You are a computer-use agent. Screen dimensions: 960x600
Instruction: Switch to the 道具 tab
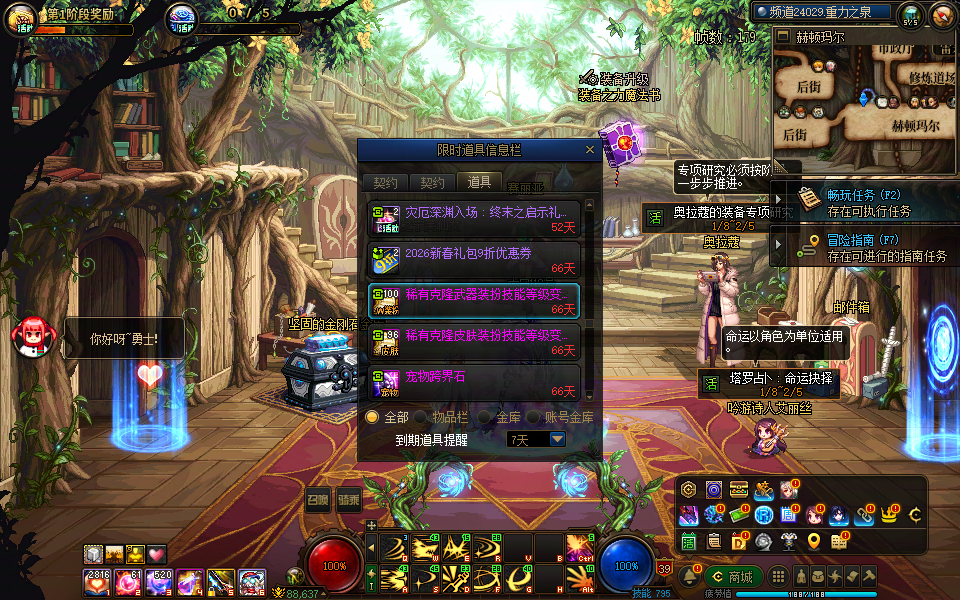(x=479, y=182)
